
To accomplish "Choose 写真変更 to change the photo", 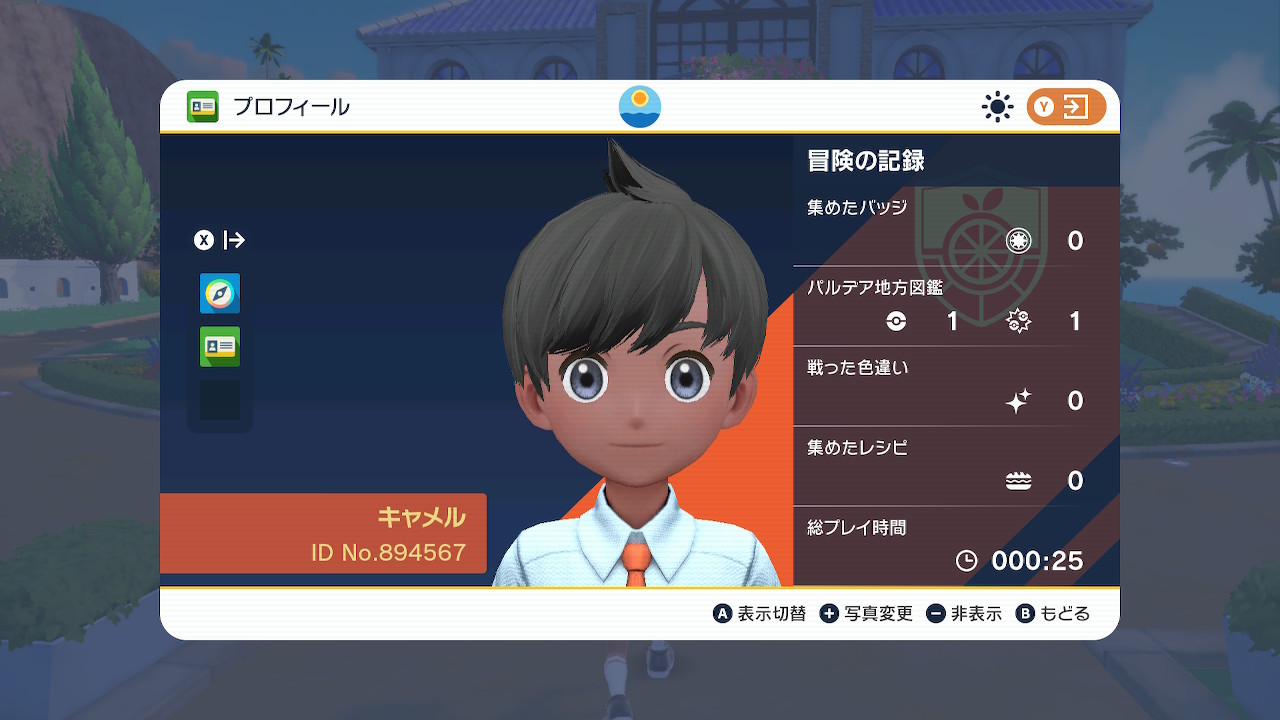I will pyautogui.click(x=869, y=613).
